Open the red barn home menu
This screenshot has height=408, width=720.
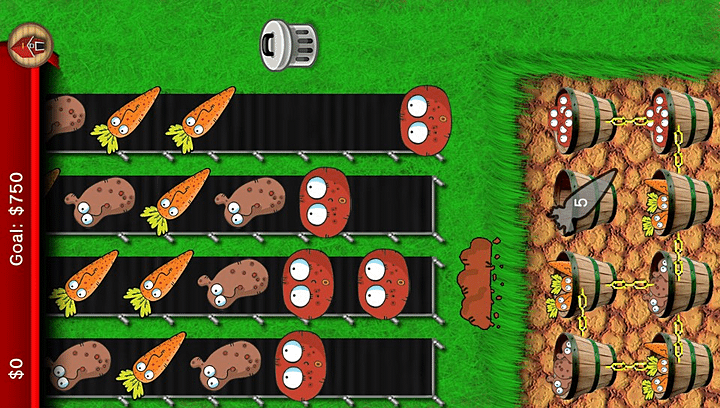29,44
